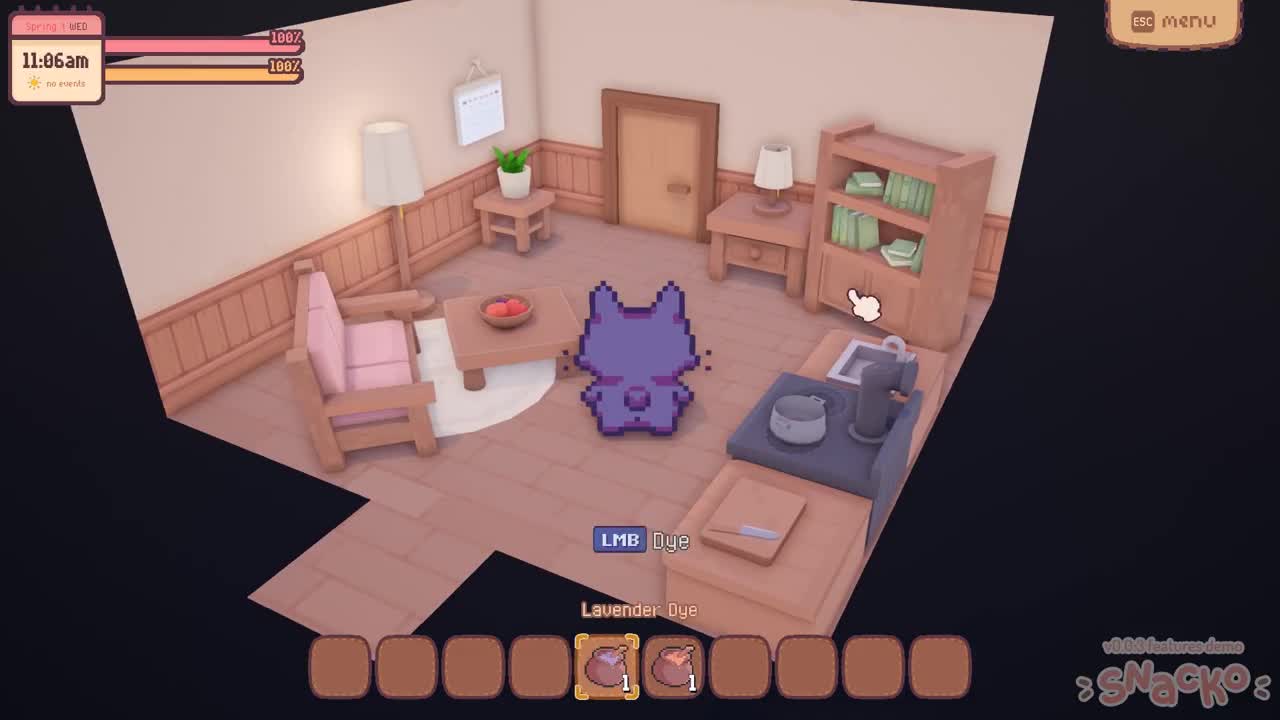Viewport: 1280px width, 720px height.
Task: Click the 'Dye' action prompt label
Action: (x=671, y=541)
